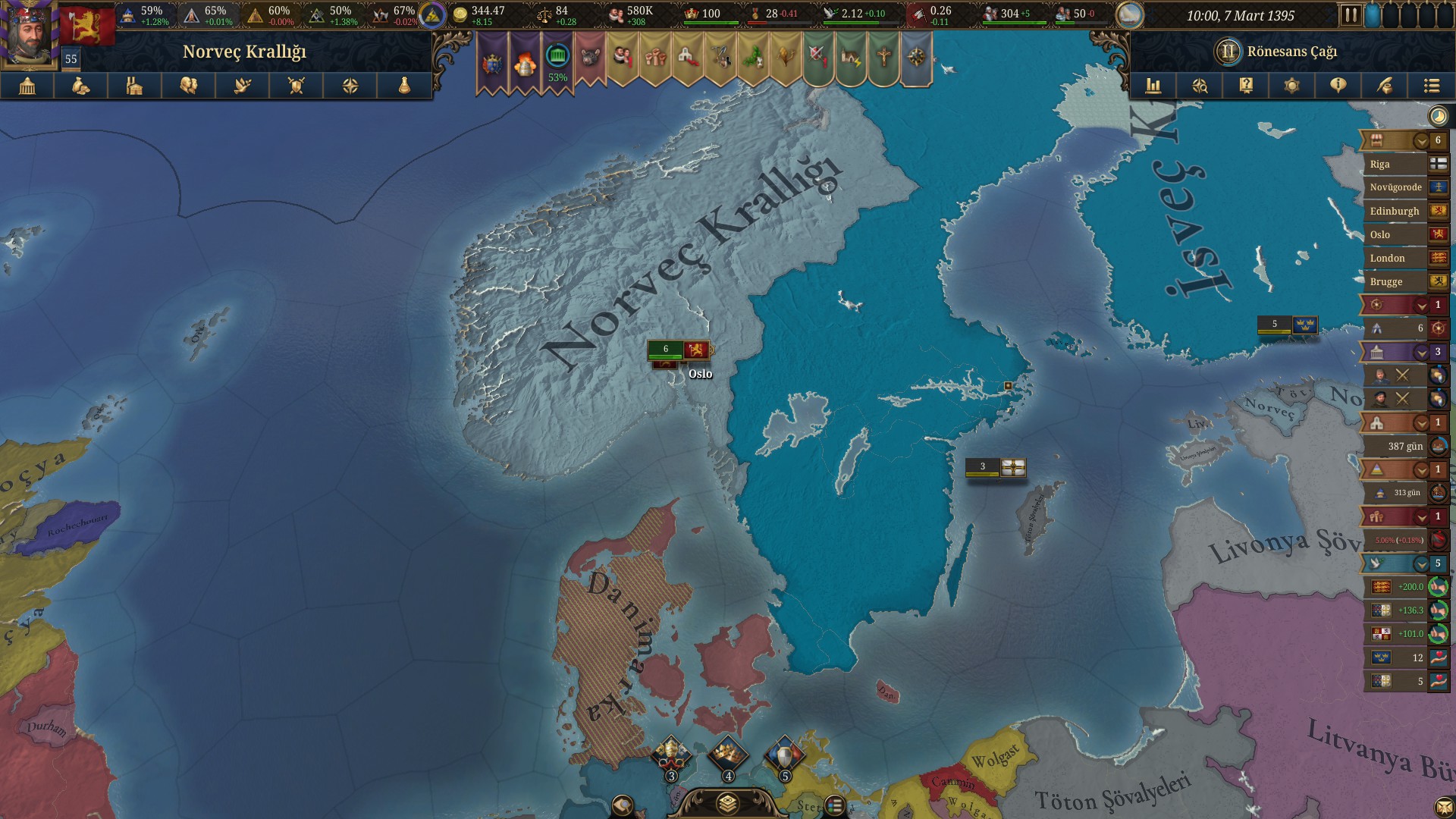Open the research flask menu
Image resolution: width=1456 pixels, height=819 pixels.
(x=404, y=86)
